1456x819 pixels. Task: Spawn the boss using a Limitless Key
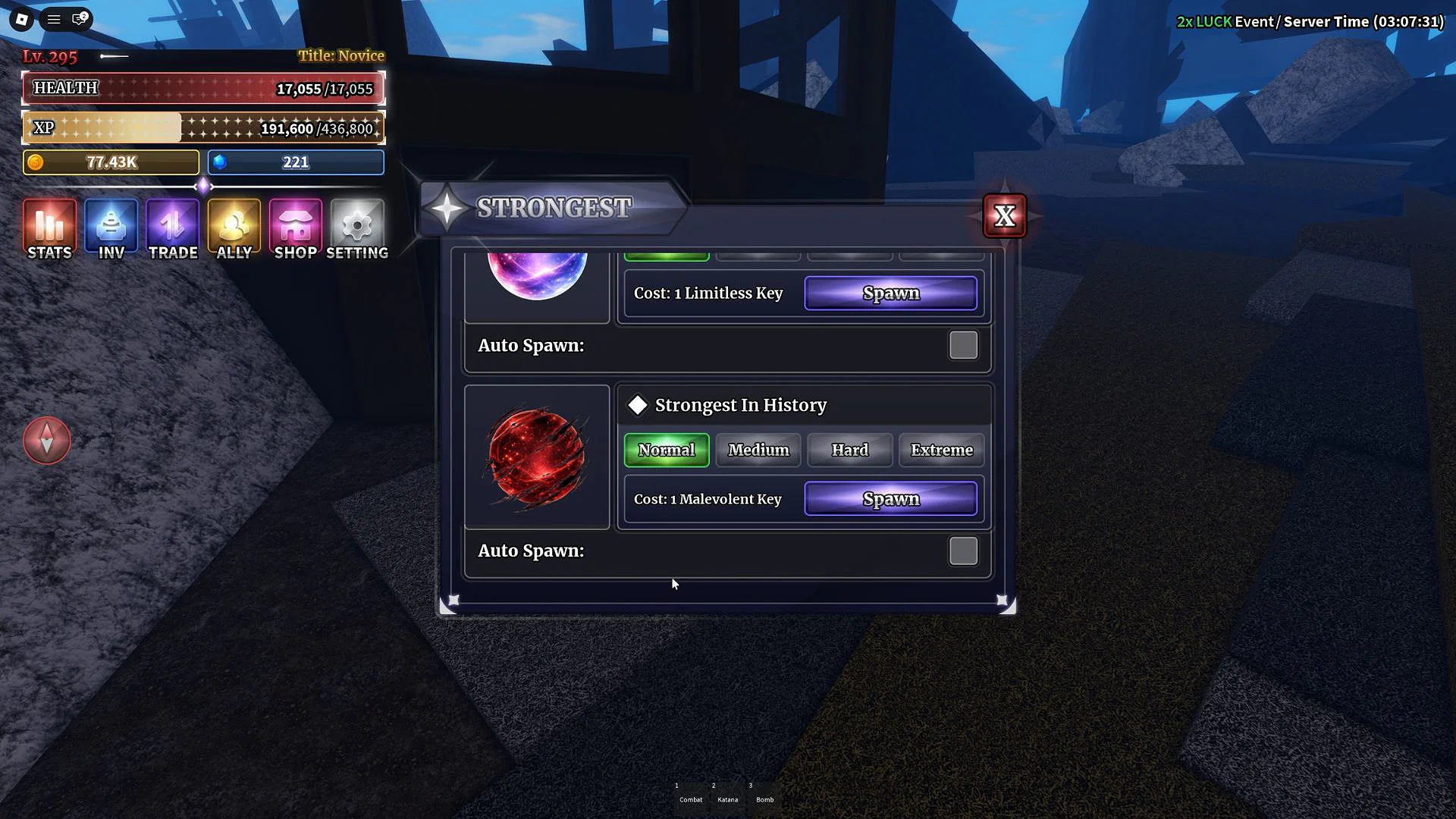point(890,293)
